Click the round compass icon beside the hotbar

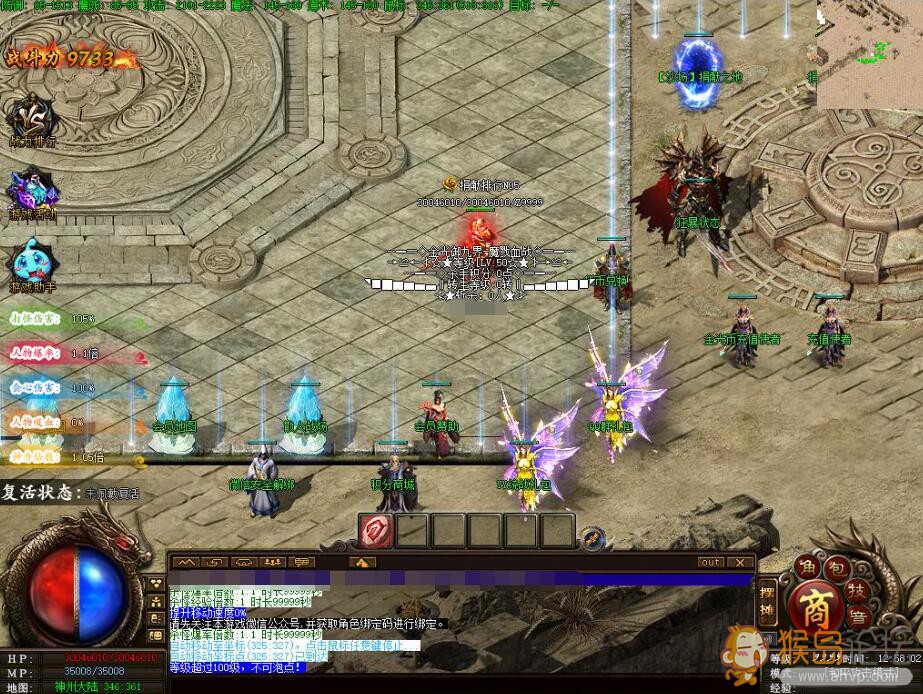[x=593, y=537]
